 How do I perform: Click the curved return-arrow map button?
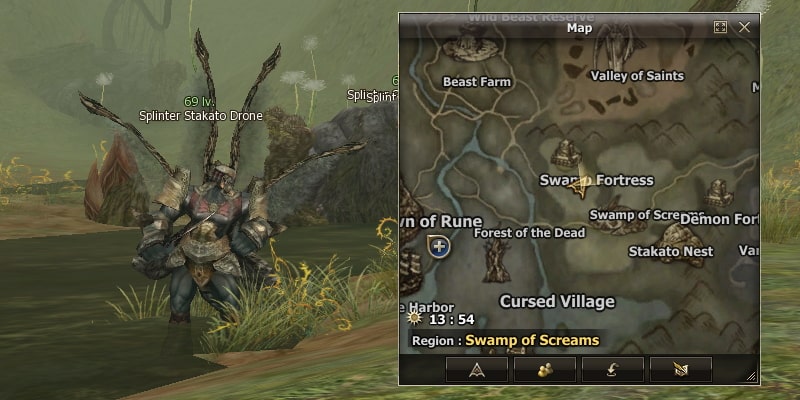point(612,369)
